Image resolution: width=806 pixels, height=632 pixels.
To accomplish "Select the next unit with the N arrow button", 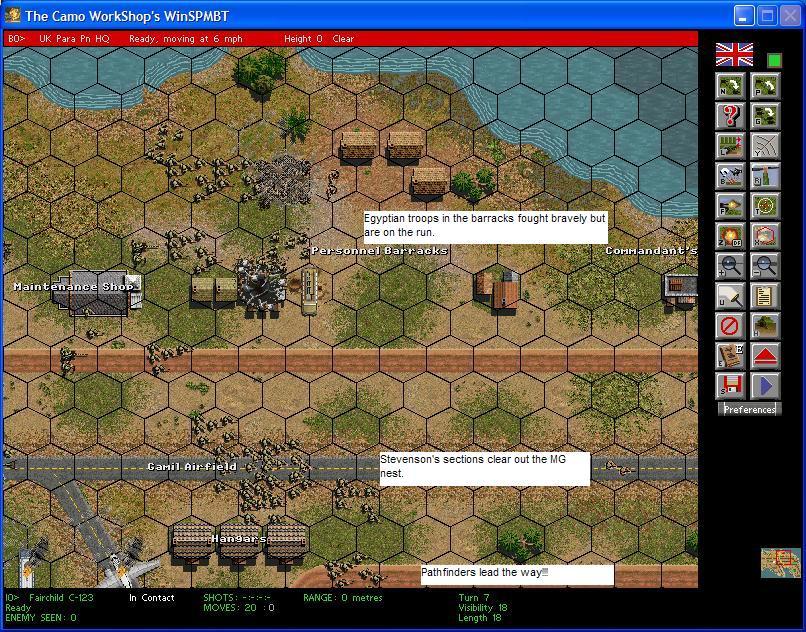I will pyautogui.click(x=731, y=86).
